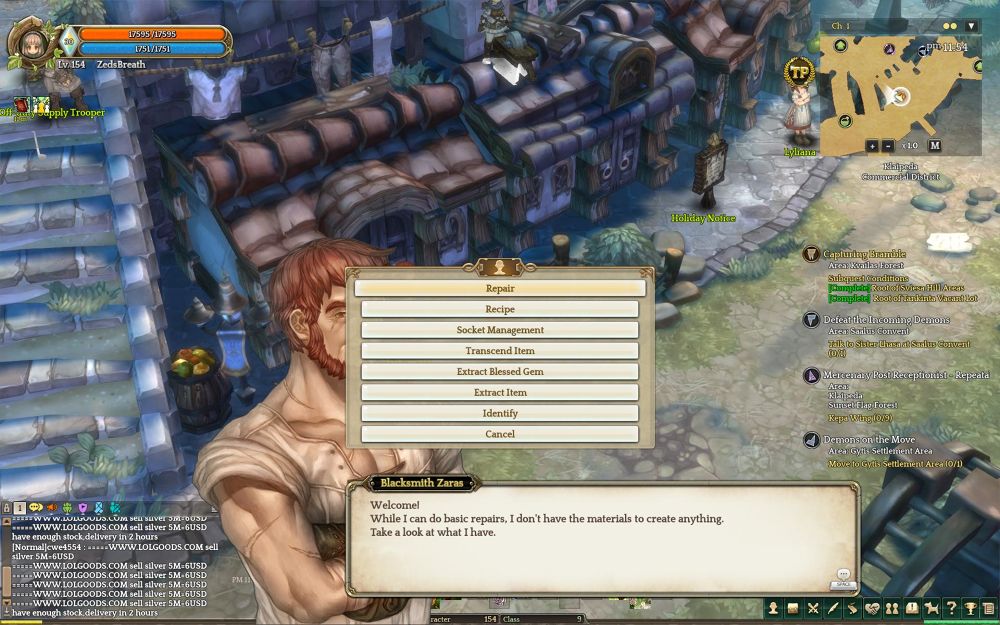Open the trophy achievements icon
This screenshot has height=625, width=1000.
click(x=970, y=608)
